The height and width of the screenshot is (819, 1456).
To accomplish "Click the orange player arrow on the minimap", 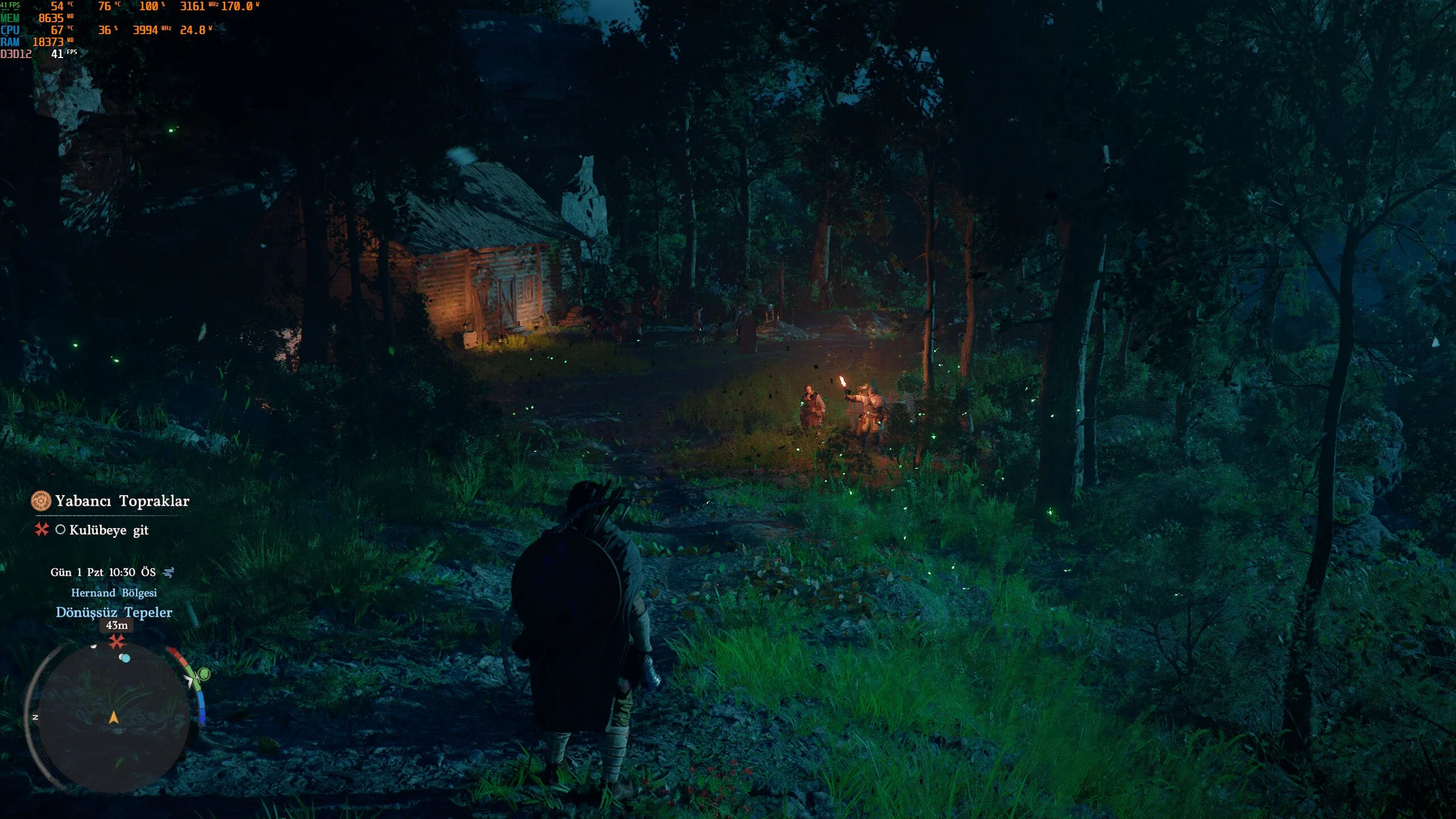I will 114,717.
